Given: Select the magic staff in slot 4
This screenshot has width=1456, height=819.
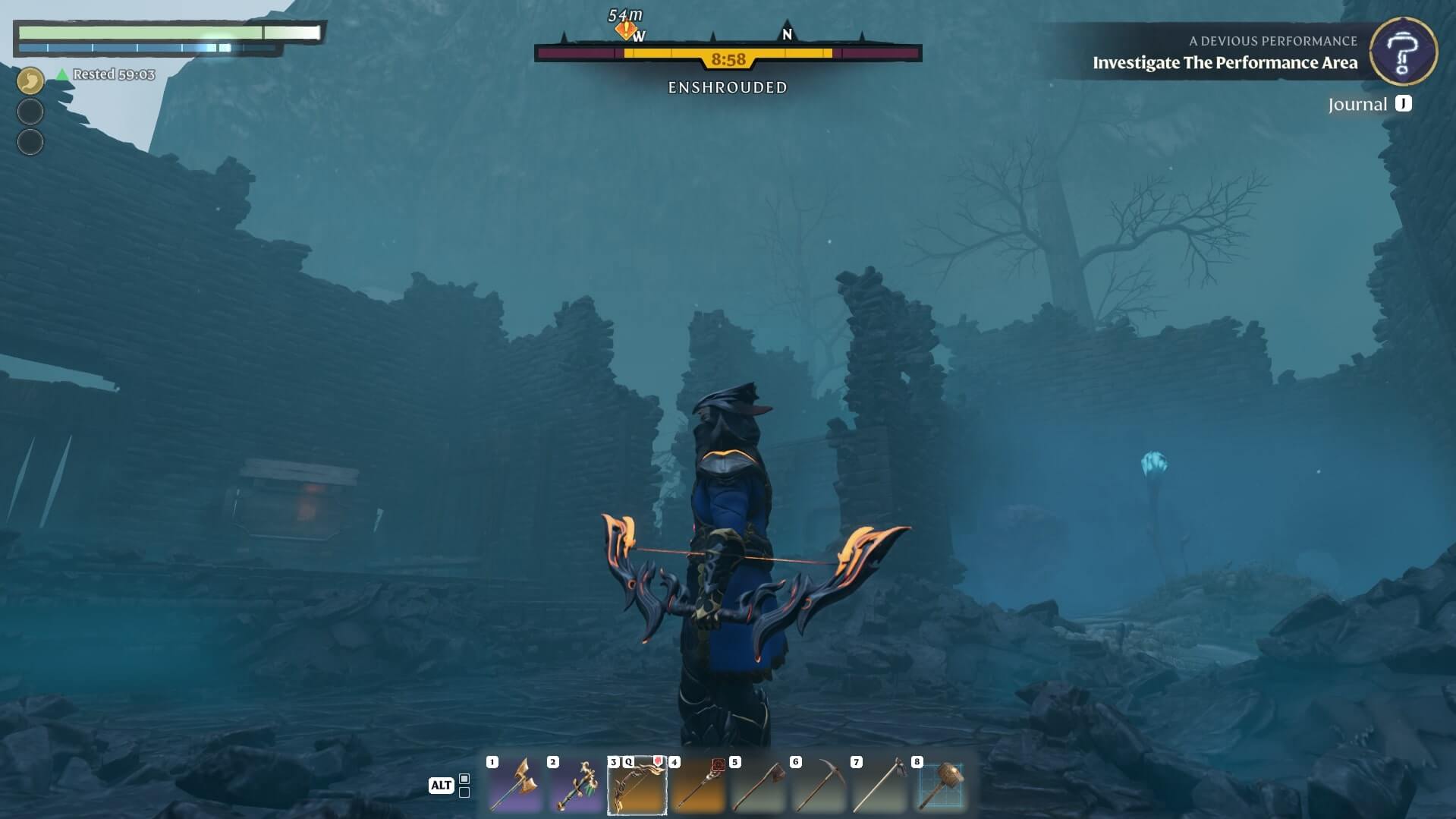Looking at the screenshot, I should pos(698,786).
